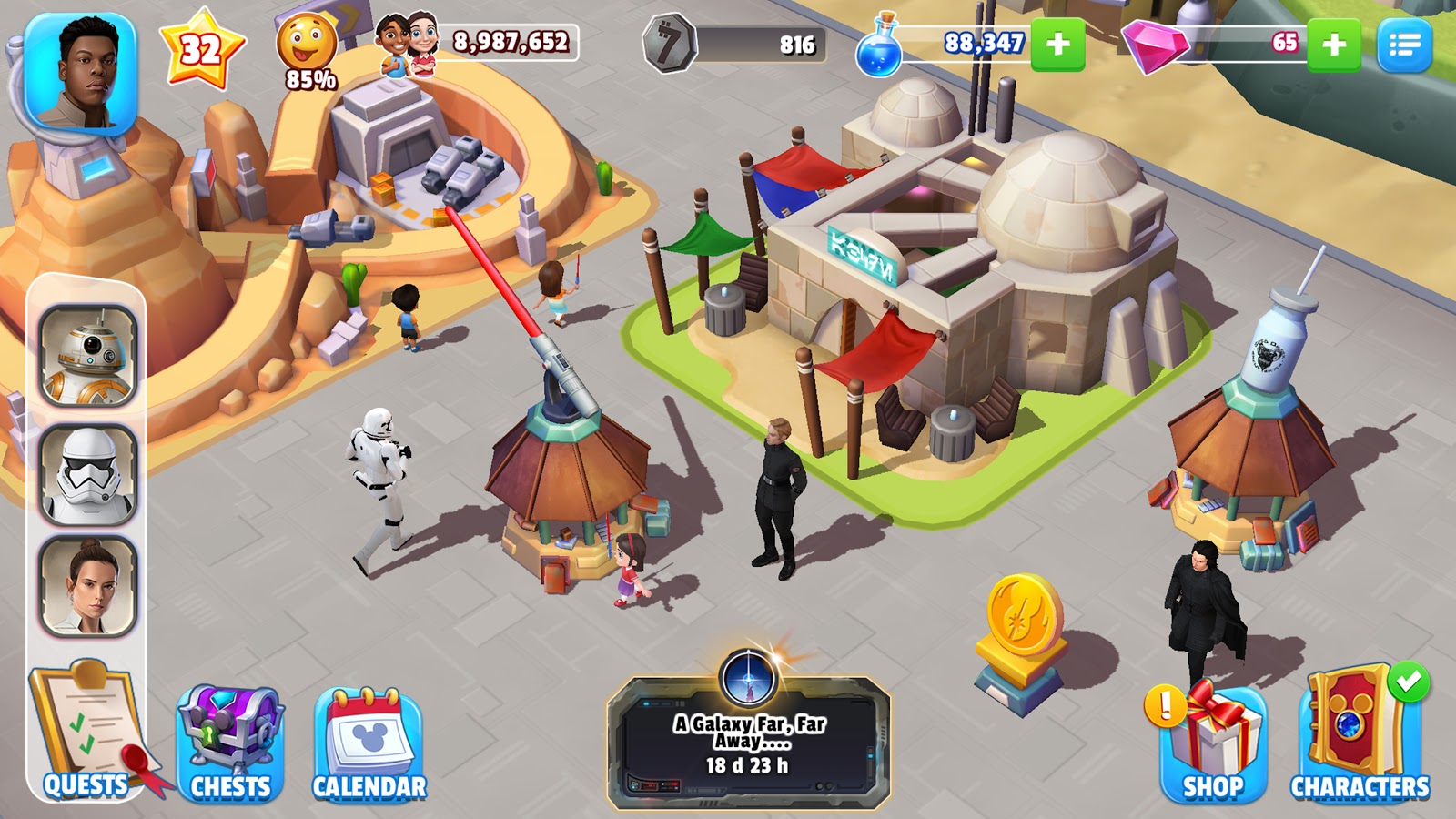Tap the event currency token icon
1456x819 pixels.
[669, 44]
